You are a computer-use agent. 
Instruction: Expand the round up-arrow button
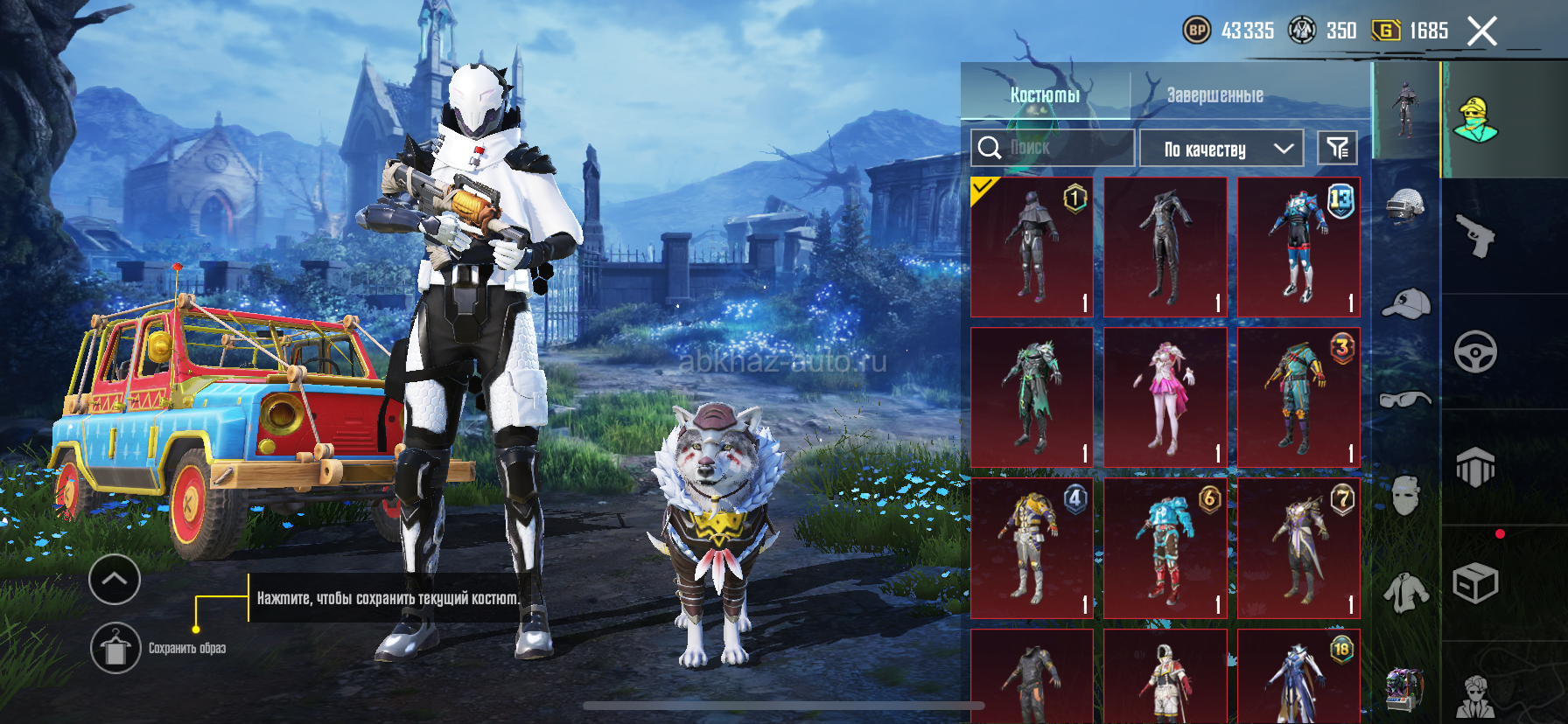tap(115, 579)
